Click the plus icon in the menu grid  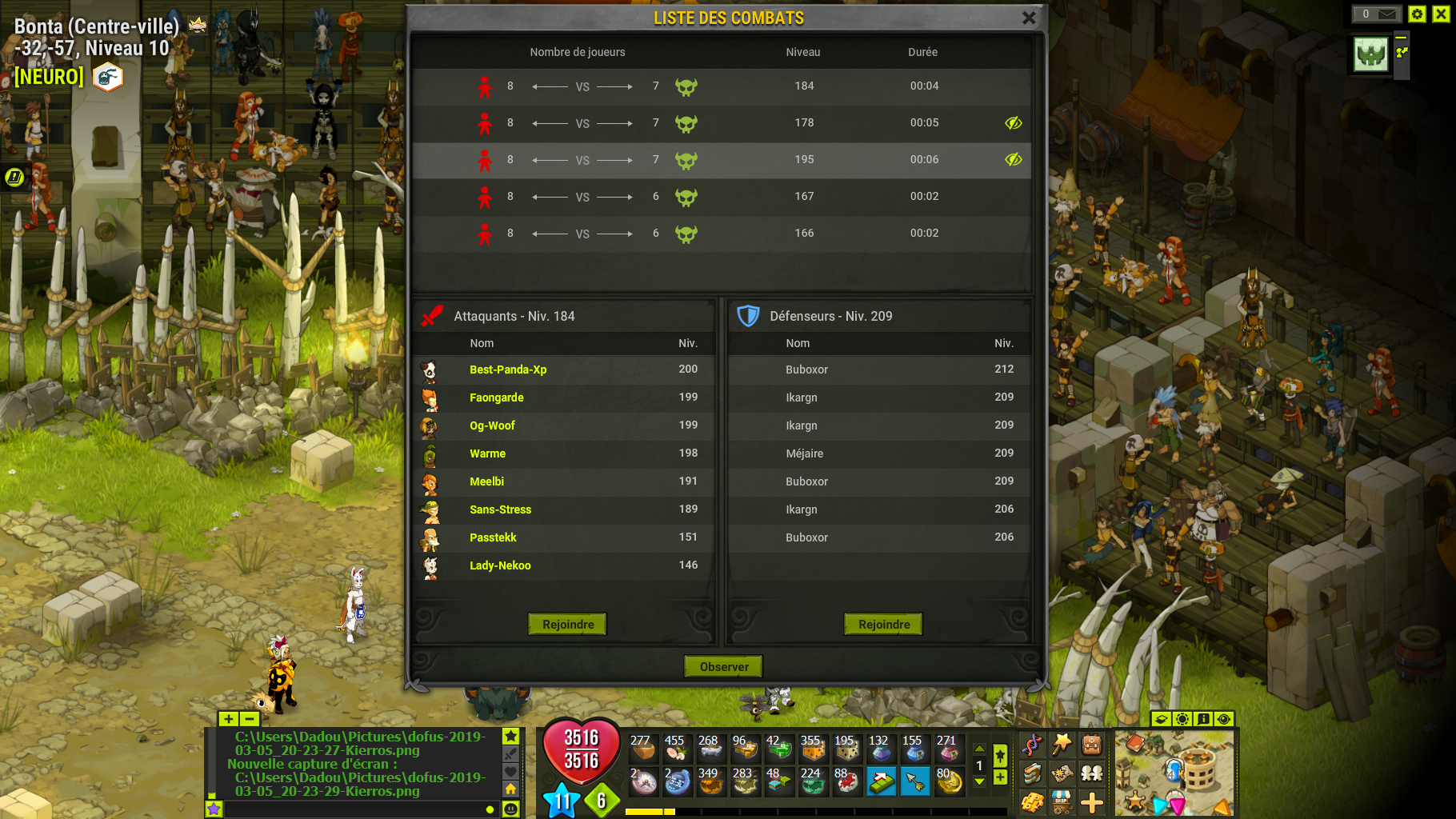pyautogui.click(x=1092, y=803)
